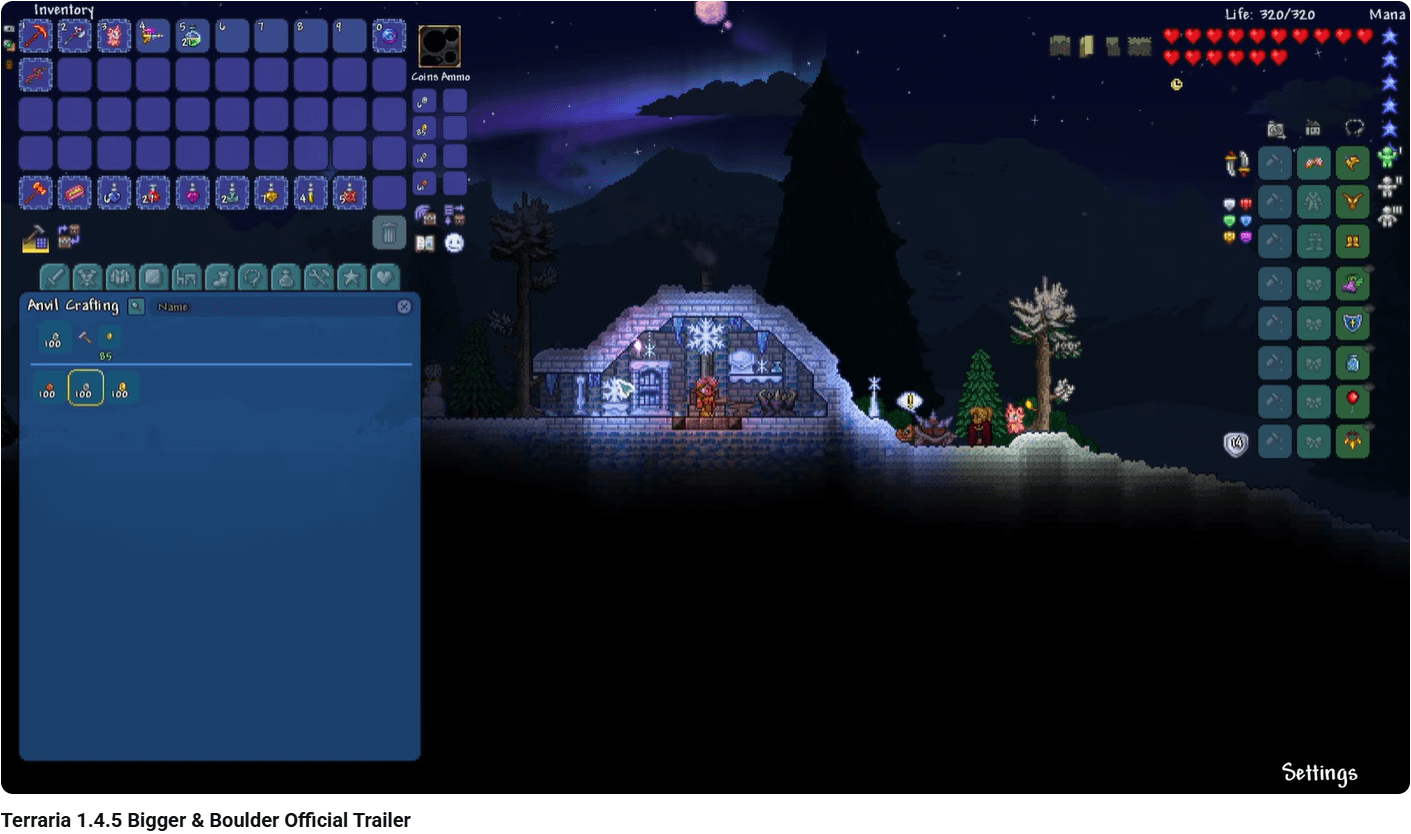Switch to the furniture crafting tab
This screenshot has height=834, width=1411.
(186, 277)
